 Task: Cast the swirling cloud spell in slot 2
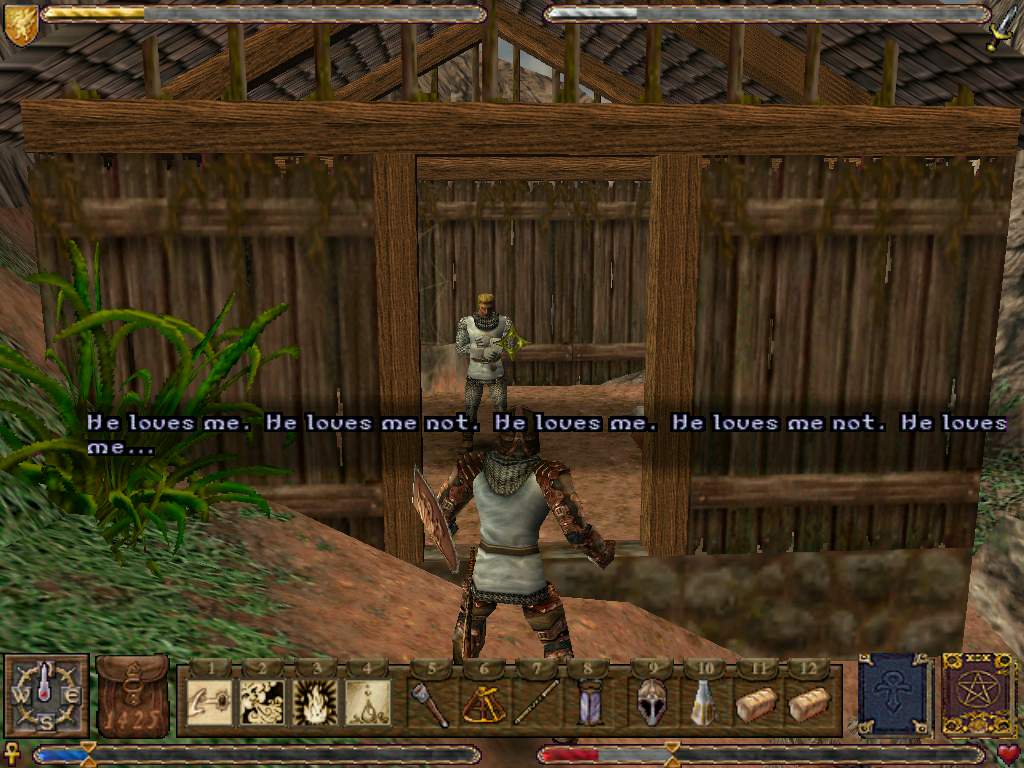pyautogui.click(x=263, y=701)
